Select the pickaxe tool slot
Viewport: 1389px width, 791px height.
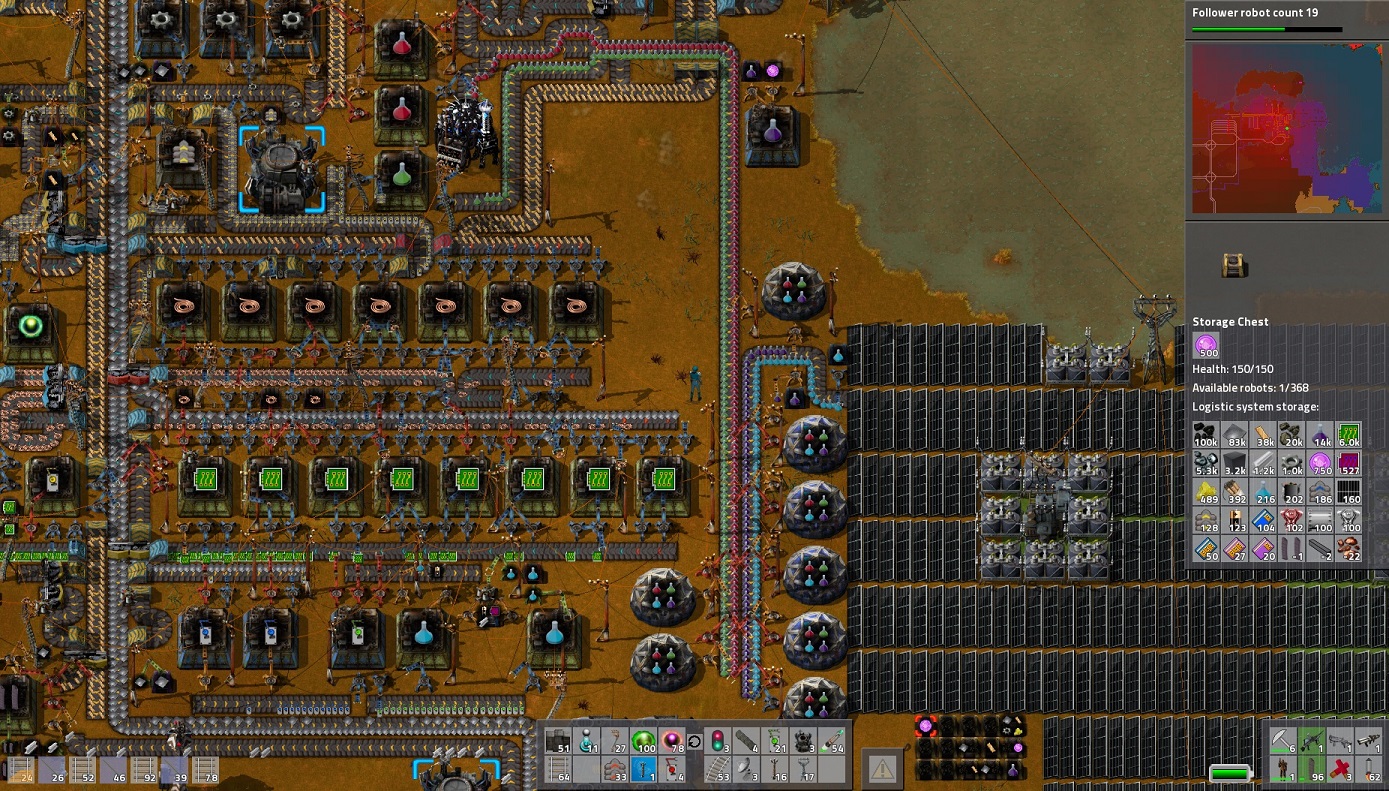(1283, 741)
